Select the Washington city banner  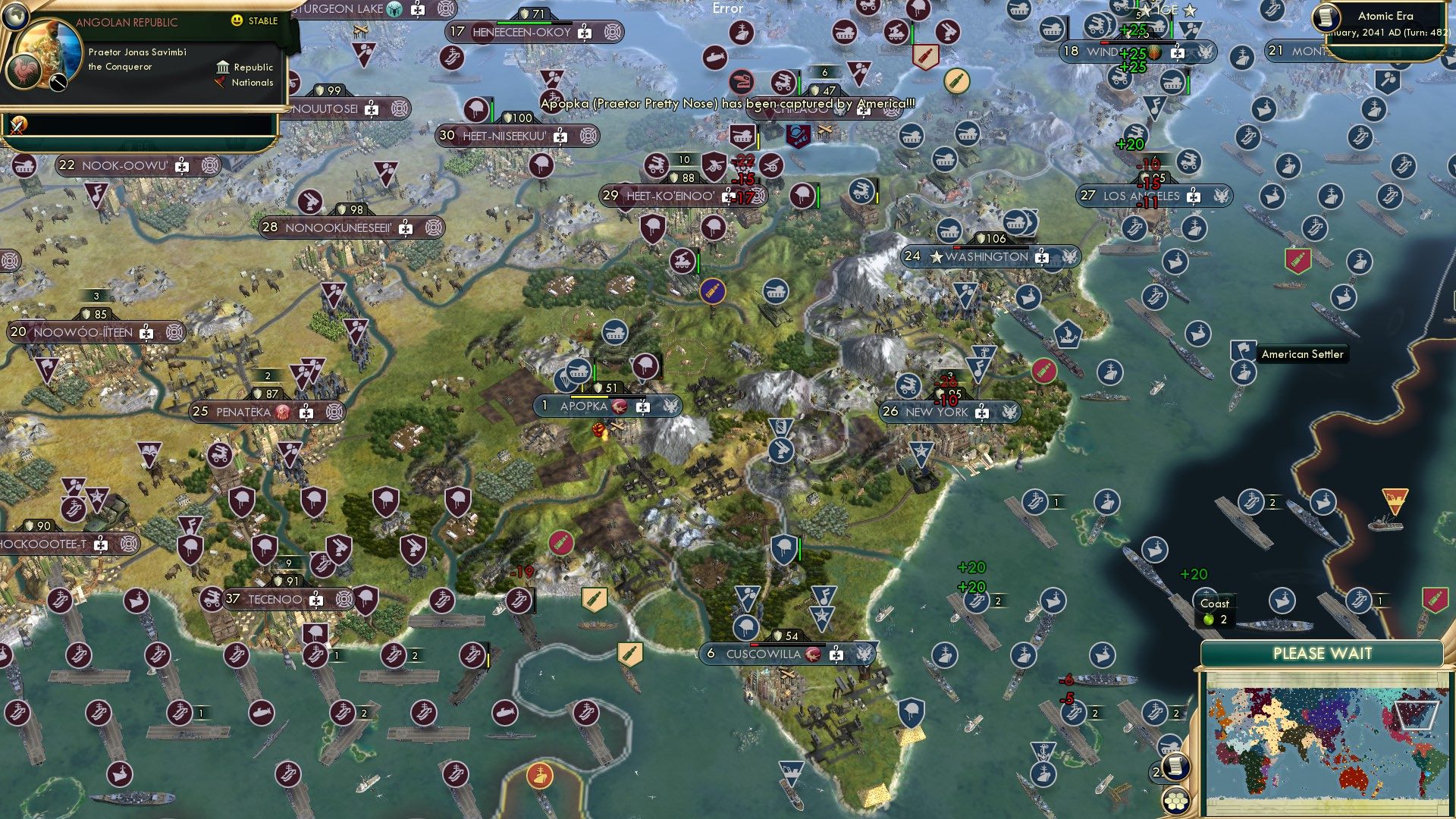coord(986,257)
